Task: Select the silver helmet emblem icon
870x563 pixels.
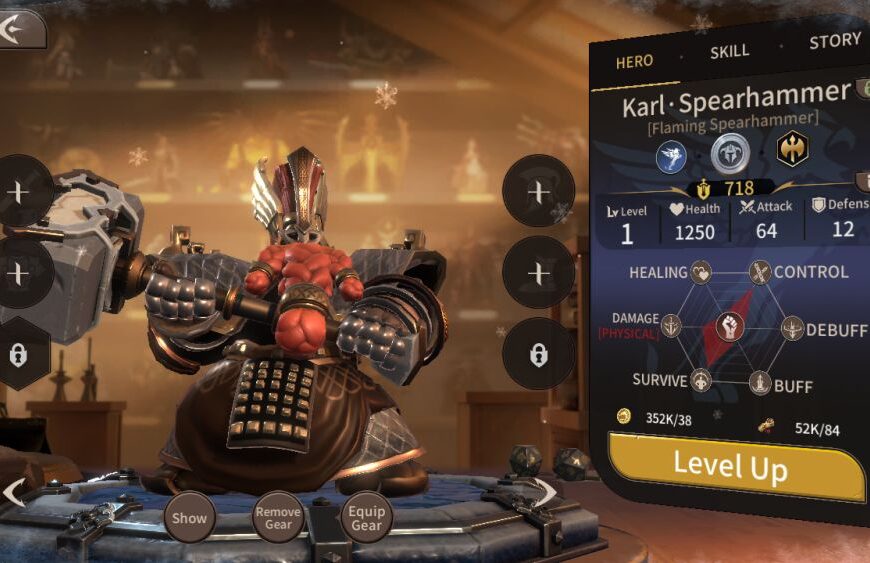Action: click(730, 152)
